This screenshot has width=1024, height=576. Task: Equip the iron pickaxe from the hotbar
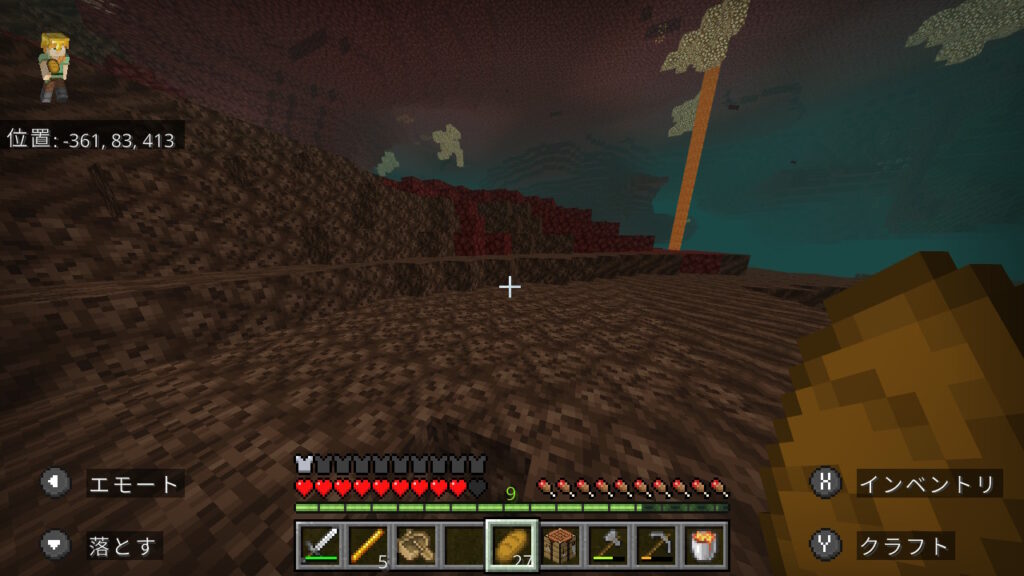(x=656, y=546)
